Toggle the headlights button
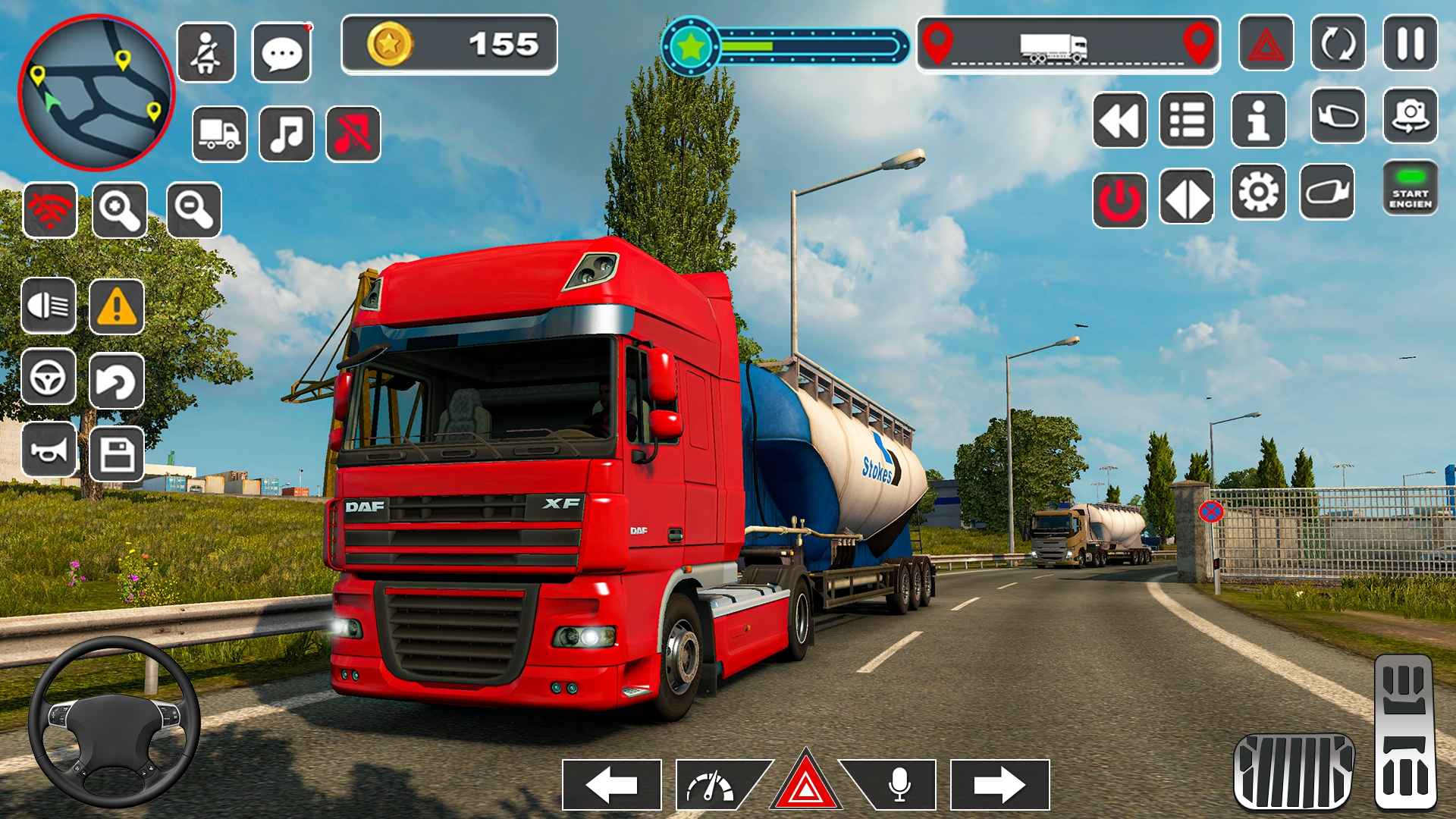The height and width of the screenshot is (819, 1456). [49, 306]
